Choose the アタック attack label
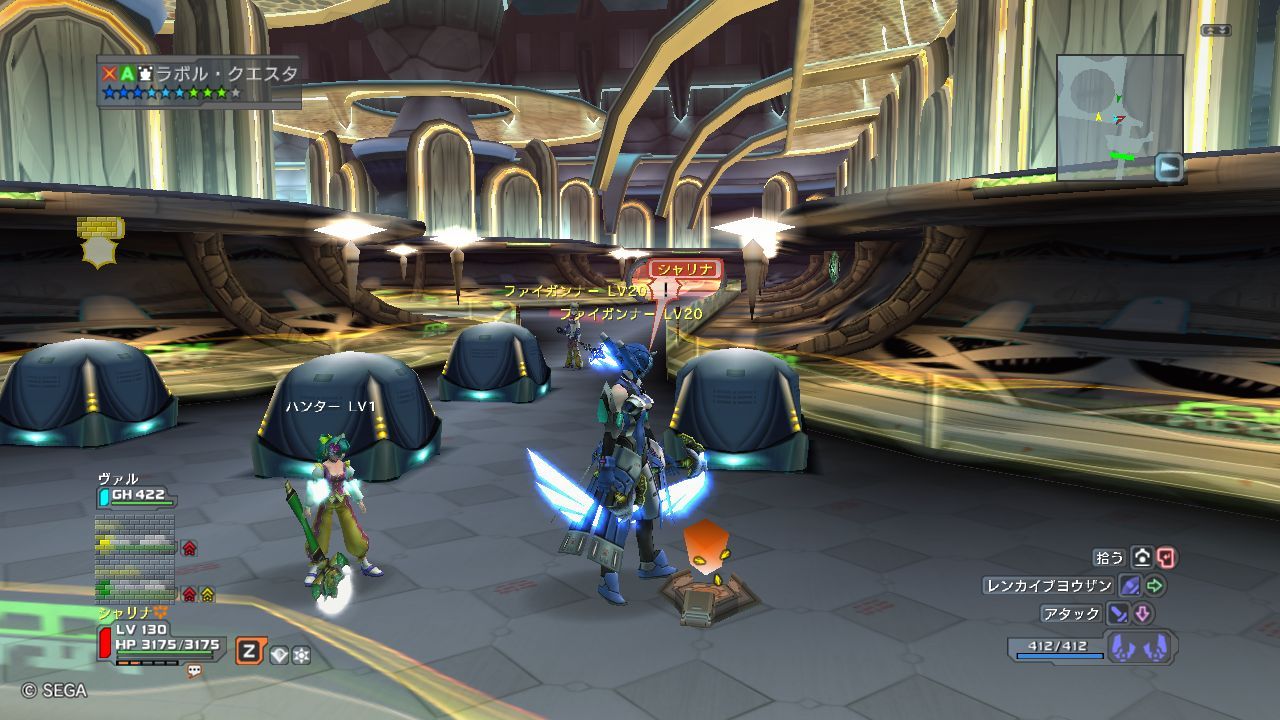Image resolution: width=1280 pixels, height=720 pixels. pos(1072,613)
